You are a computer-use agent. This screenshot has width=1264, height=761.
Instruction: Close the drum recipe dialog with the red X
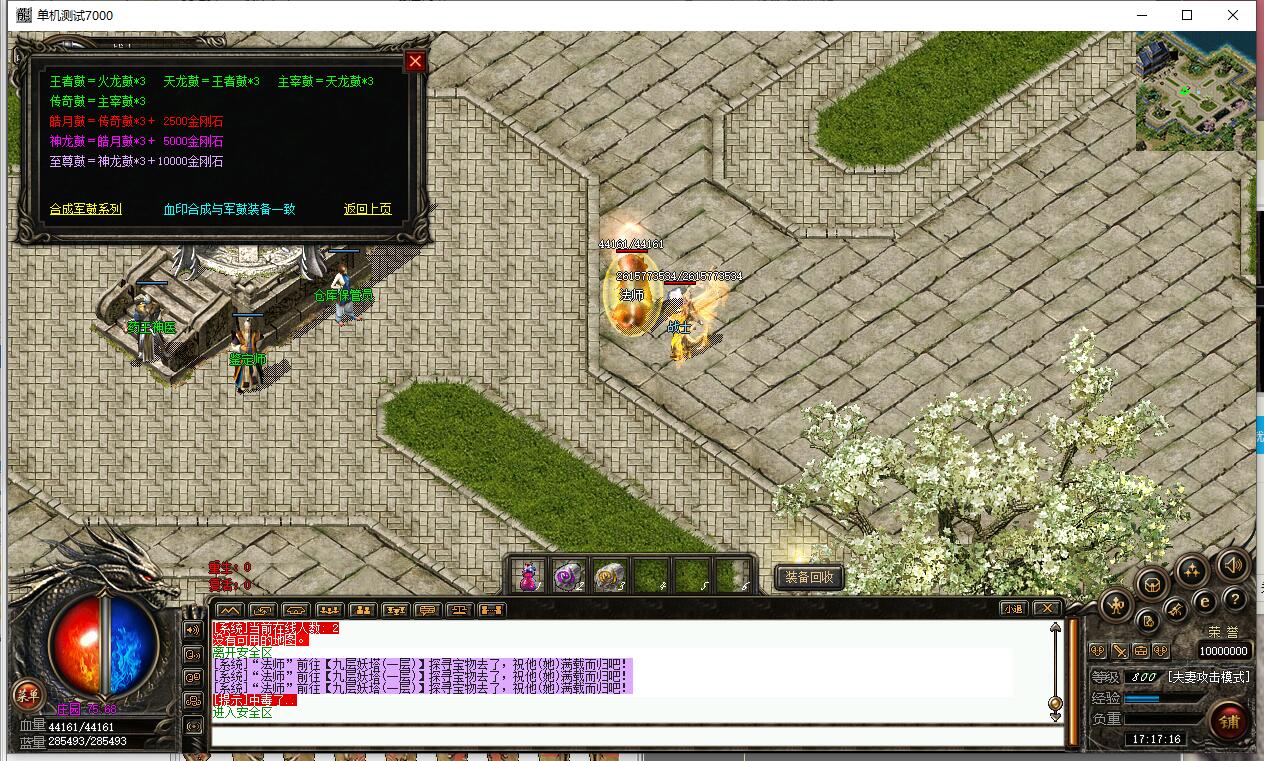tap(415, 62)
